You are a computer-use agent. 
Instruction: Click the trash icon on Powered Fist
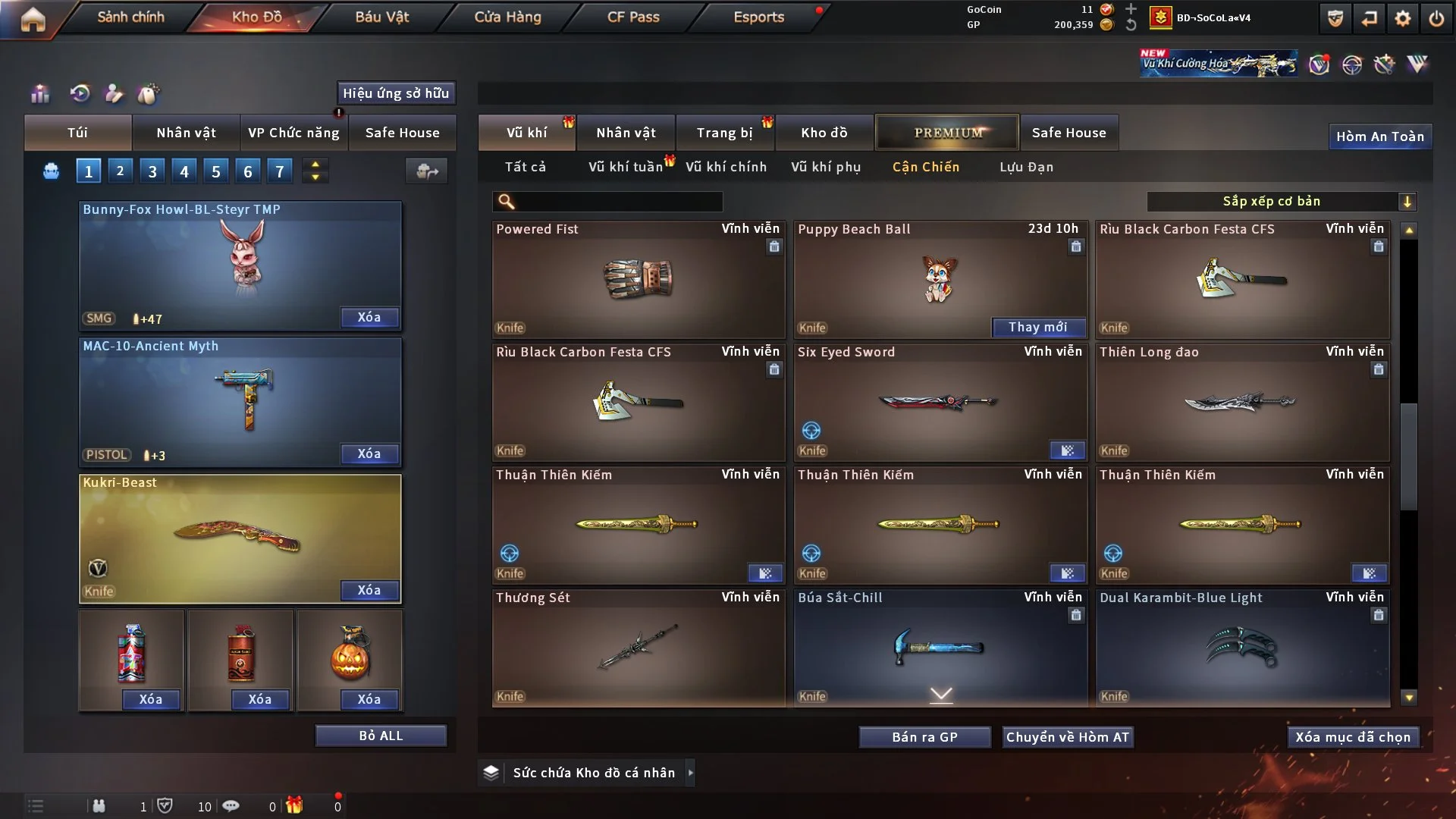pyautogui.click(x=774, y=247)
